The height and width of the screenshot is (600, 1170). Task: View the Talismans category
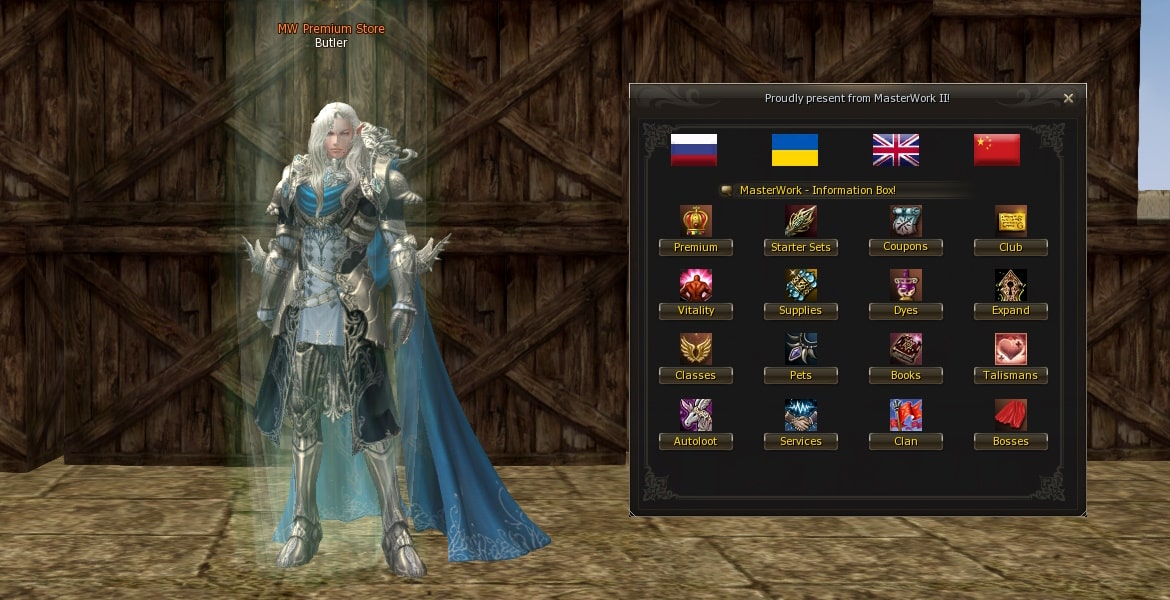click(x=1011, y=375)
